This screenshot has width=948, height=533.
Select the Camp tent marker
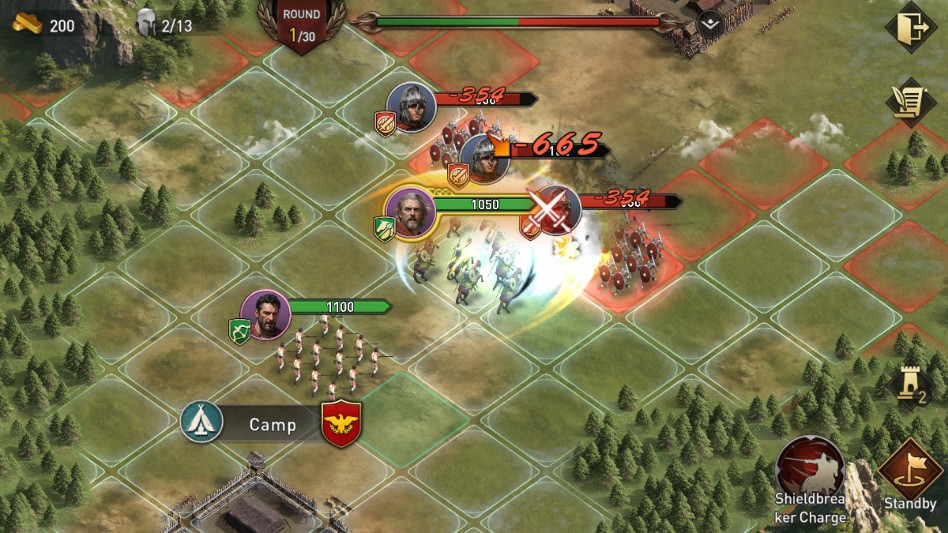tap(202, 424)
